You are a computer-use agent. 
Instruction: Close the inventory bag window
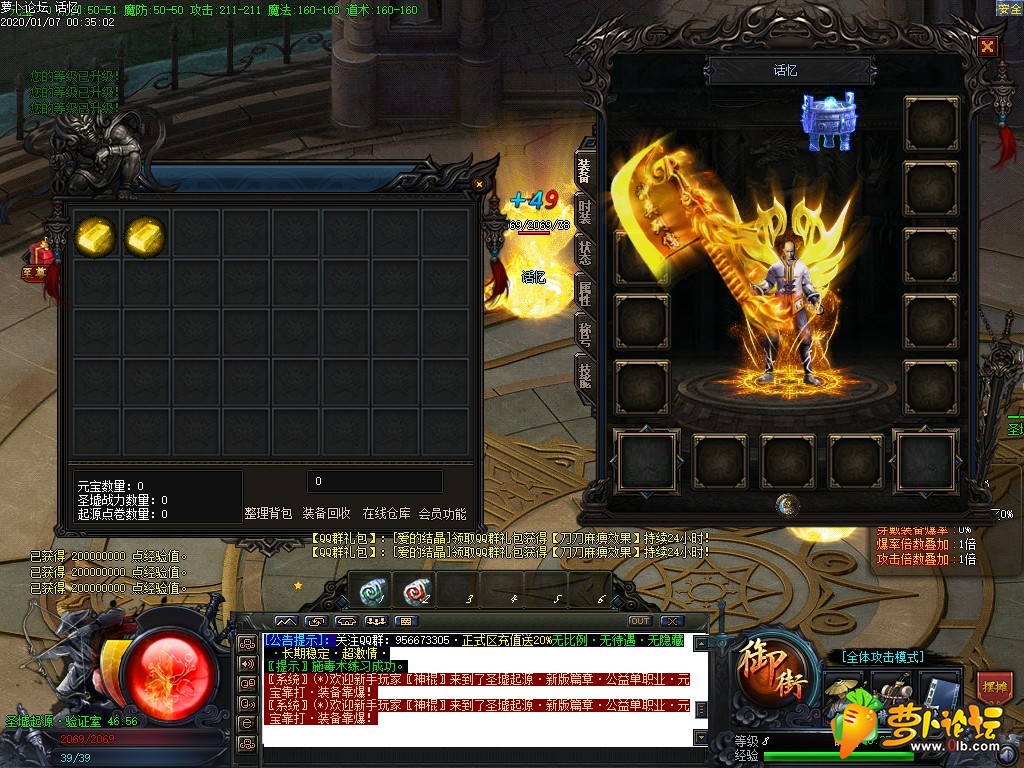479,184
